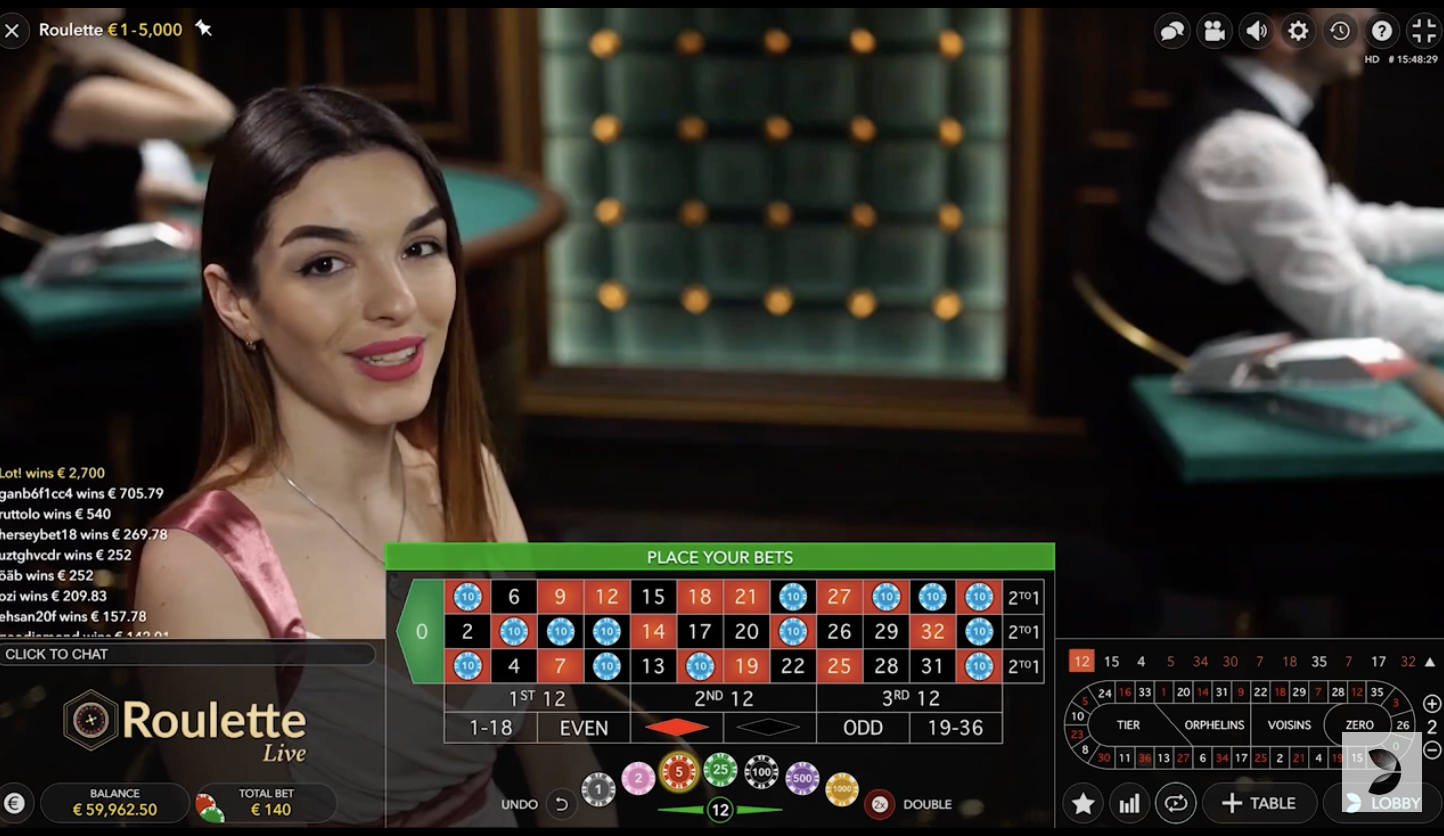Open the game history icon
Screen dimensions: 1444x836
coord(1340,30)
